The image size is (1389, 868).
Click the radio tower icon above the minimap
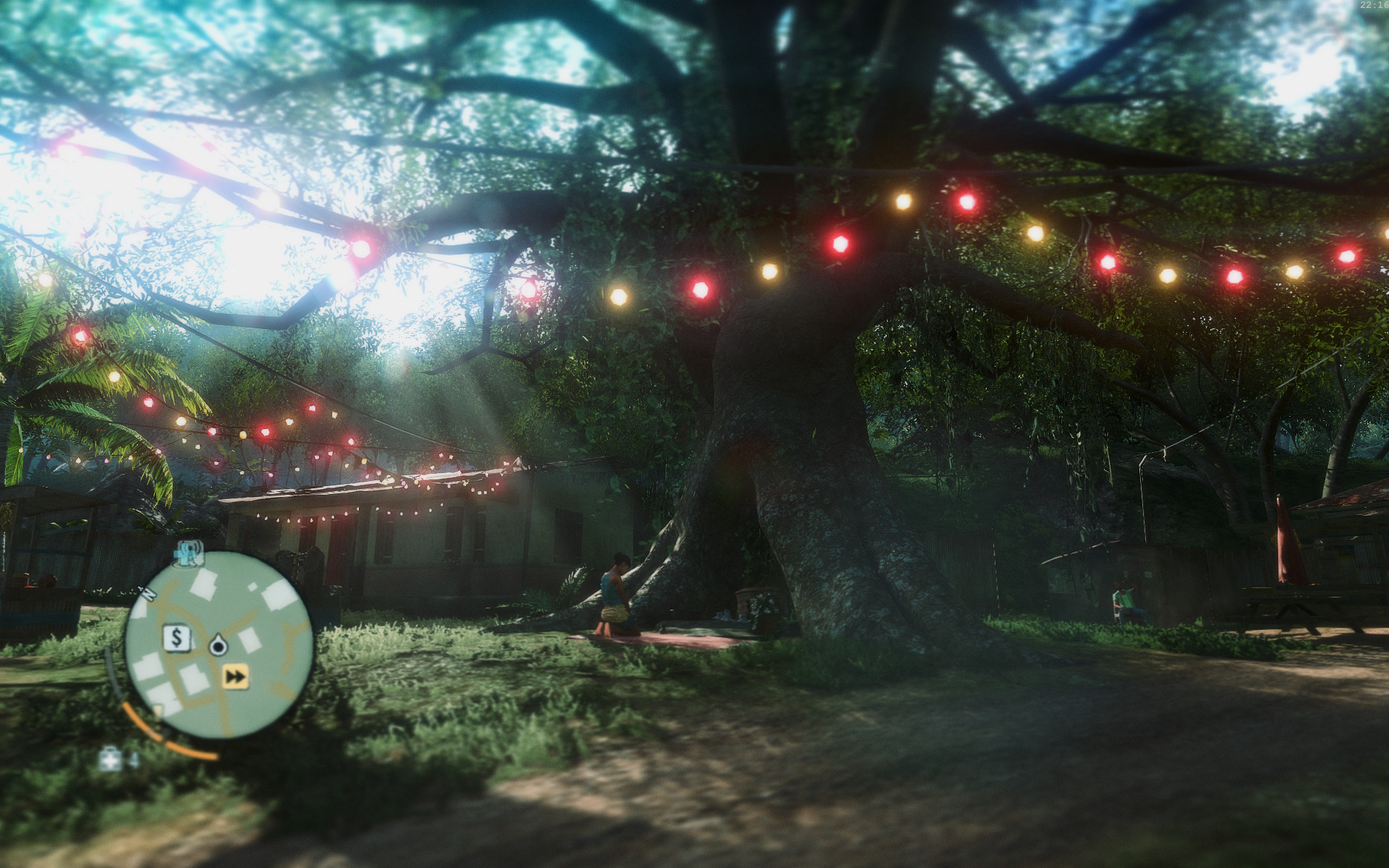tap(190, 553)
